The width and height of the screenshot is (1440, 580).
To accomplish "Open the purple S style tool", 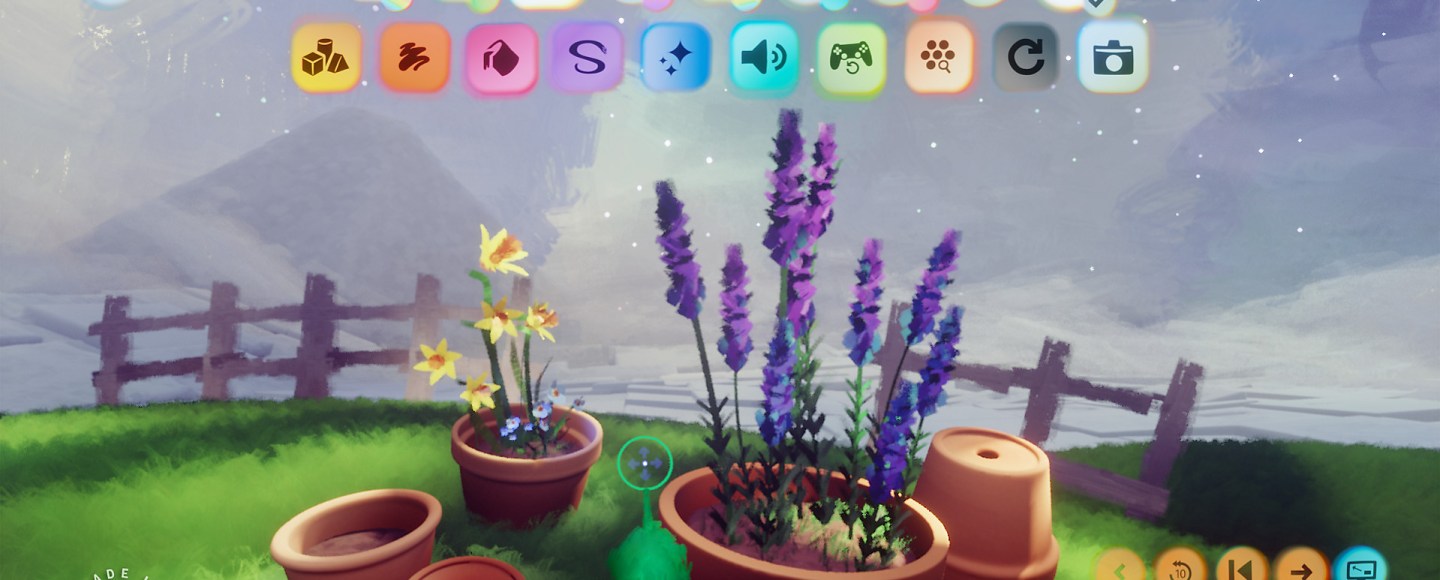I will click(588, 58).
